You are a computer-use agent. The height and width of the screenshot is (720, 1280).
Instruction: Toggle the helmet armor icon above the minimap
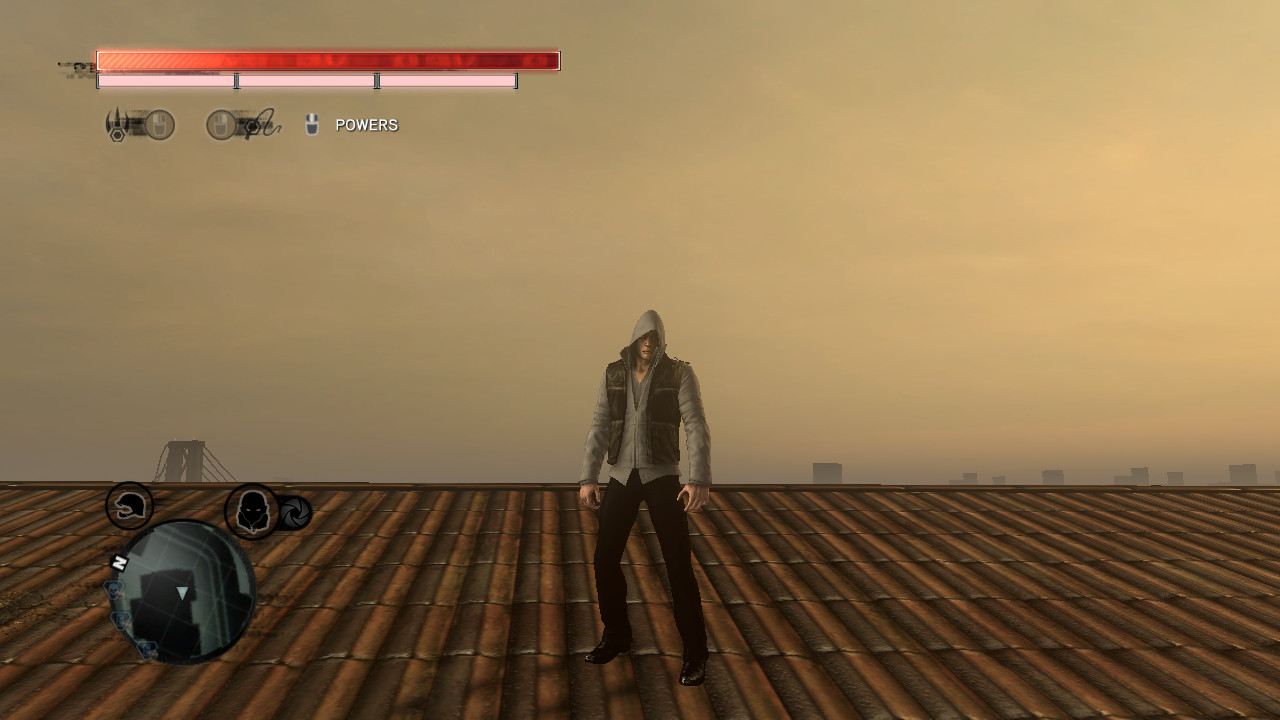pos(129,506)
